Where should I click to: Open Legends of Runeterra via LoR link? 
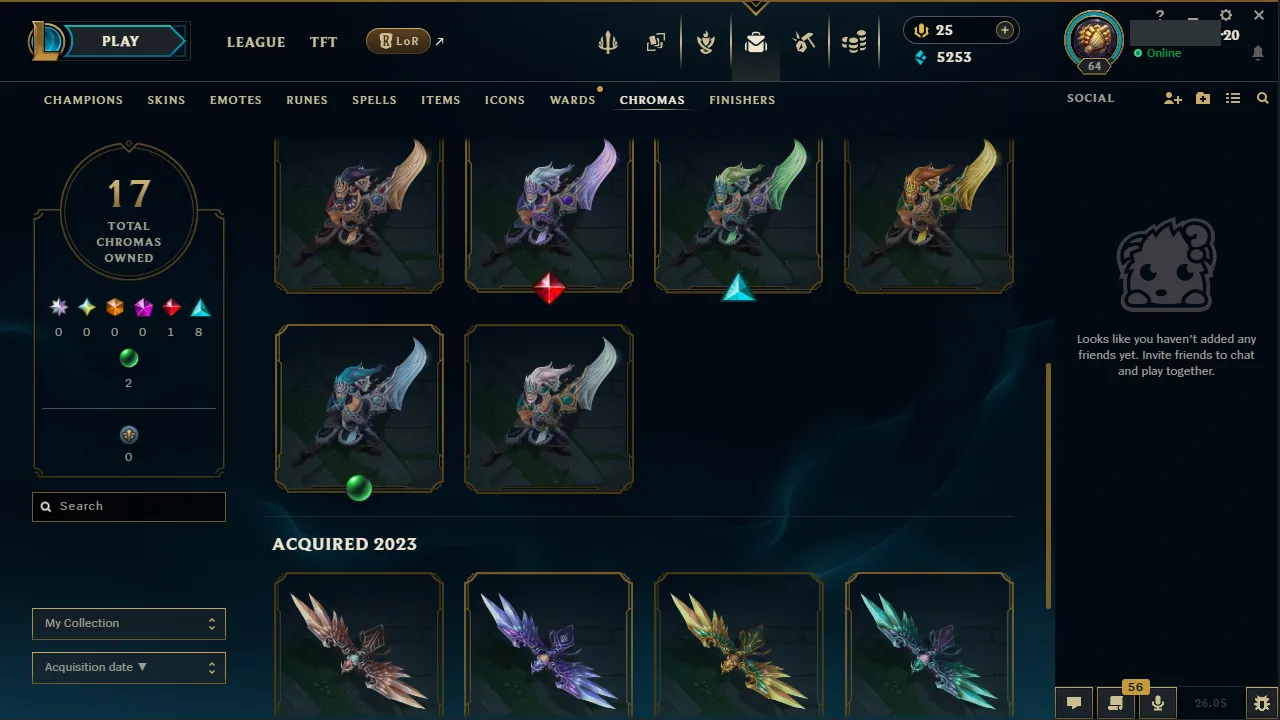point(398,41)
